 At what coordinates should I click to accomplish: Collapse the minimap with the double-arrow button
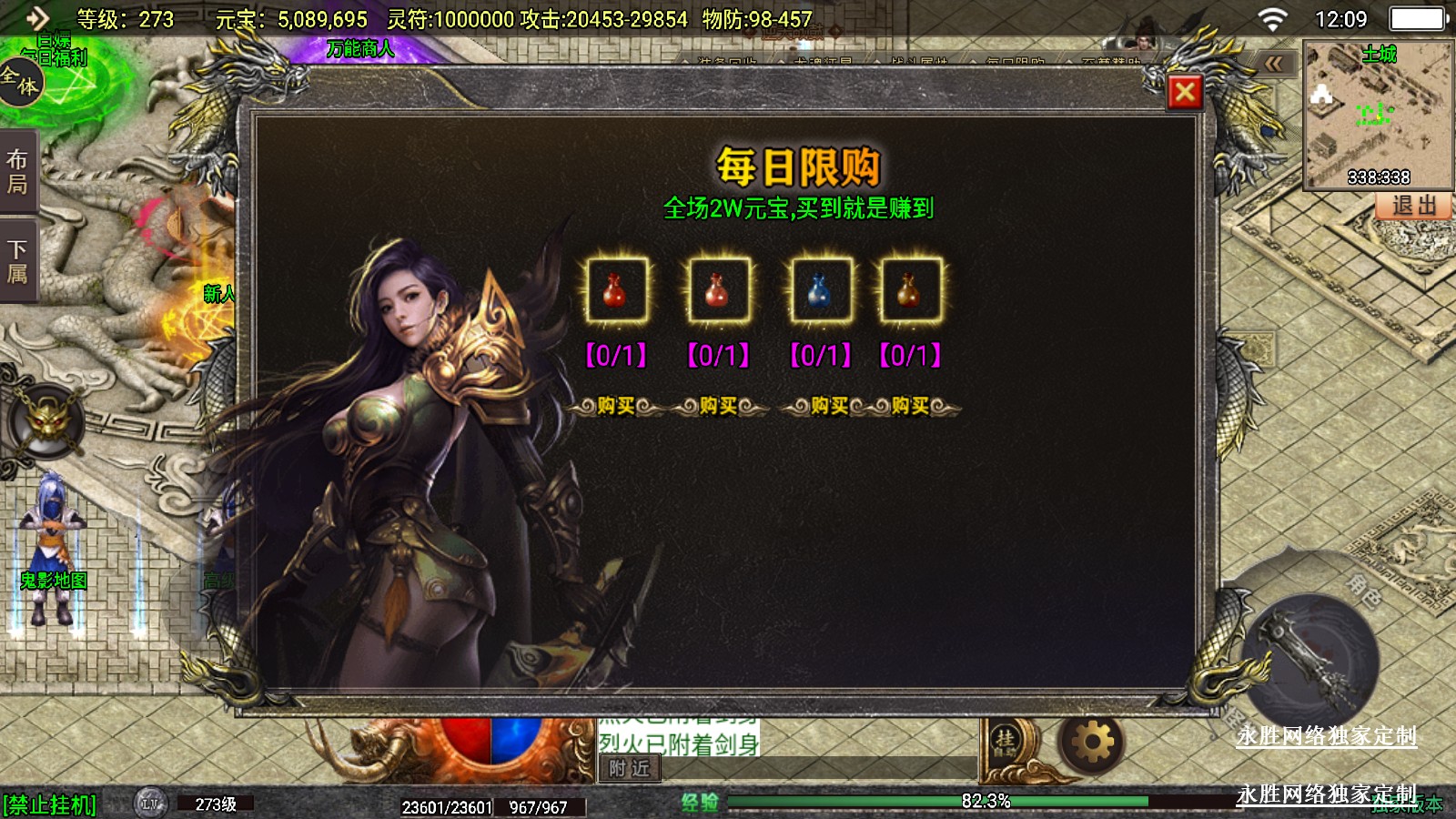coord(1275,64)
